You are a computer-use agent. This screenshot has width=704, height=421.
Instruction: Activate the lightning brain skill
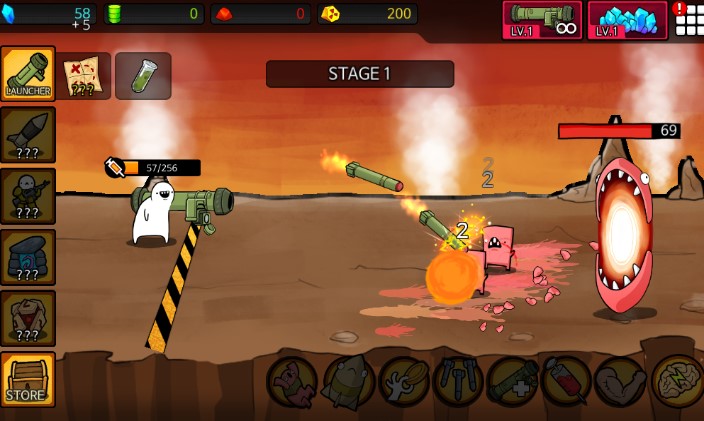click(x=677, y=382)
